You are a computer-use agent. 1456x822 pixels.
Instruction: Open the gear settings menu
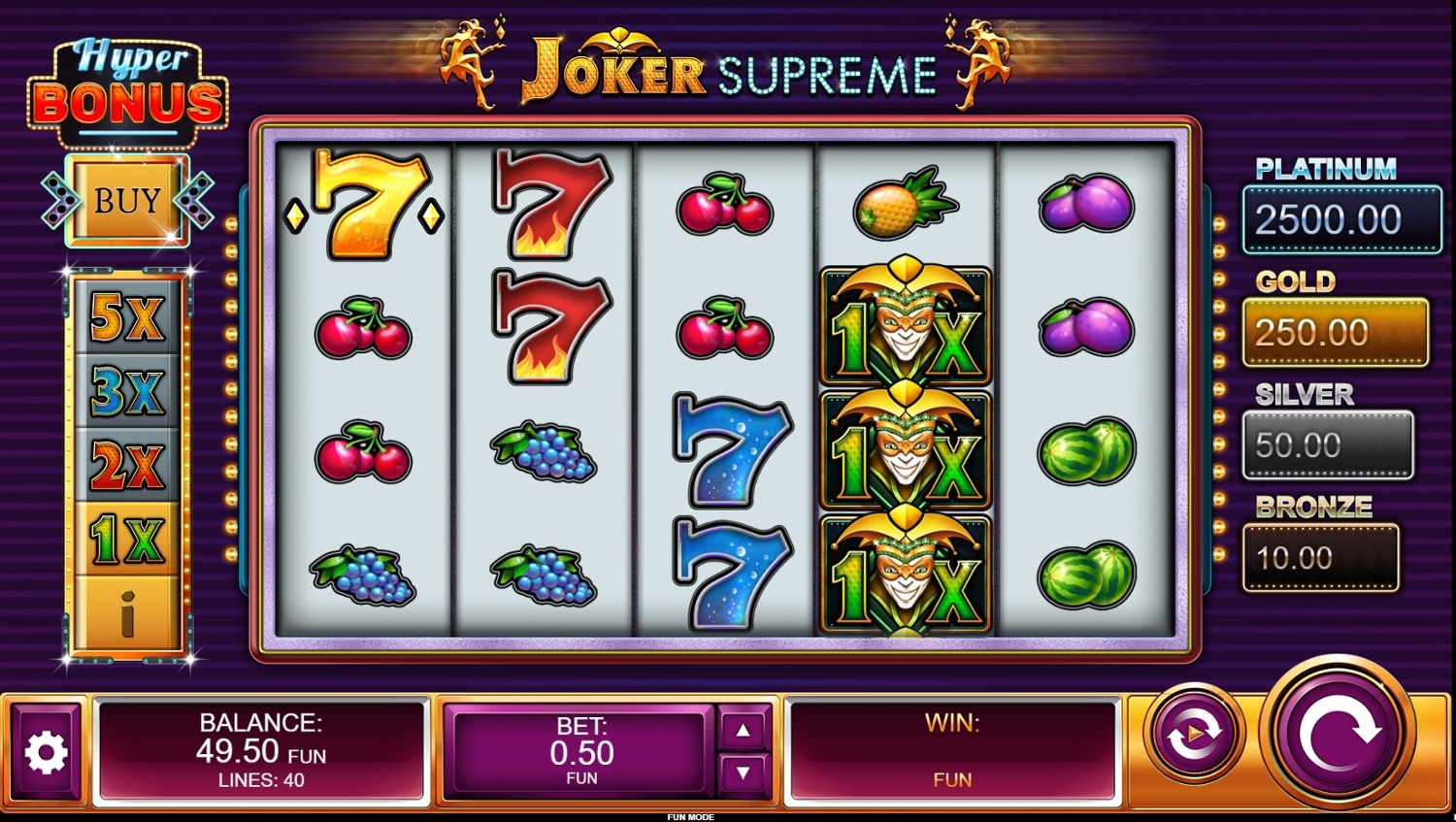[46, 752]
